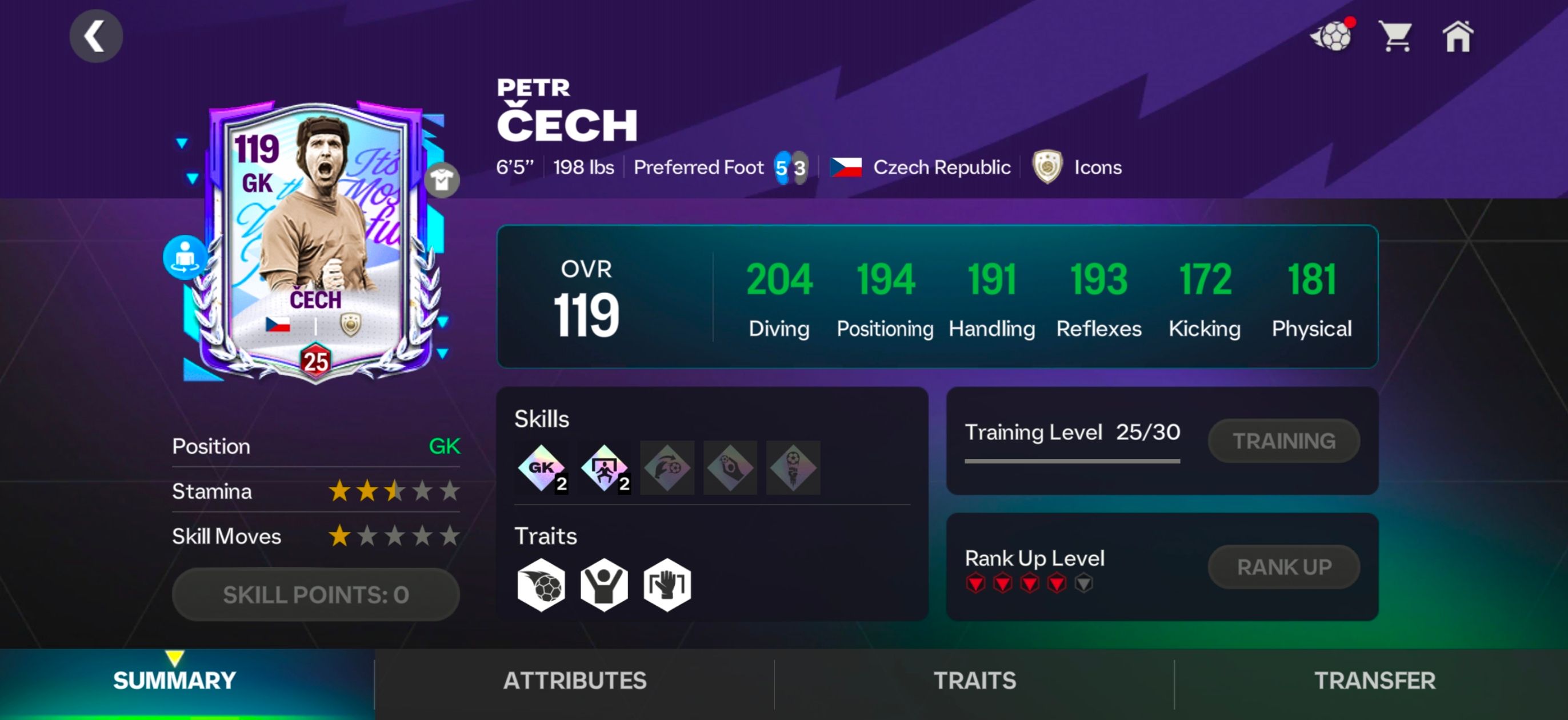Select the SUMMARY tab

pyautogui.click(x=175, y=680)
